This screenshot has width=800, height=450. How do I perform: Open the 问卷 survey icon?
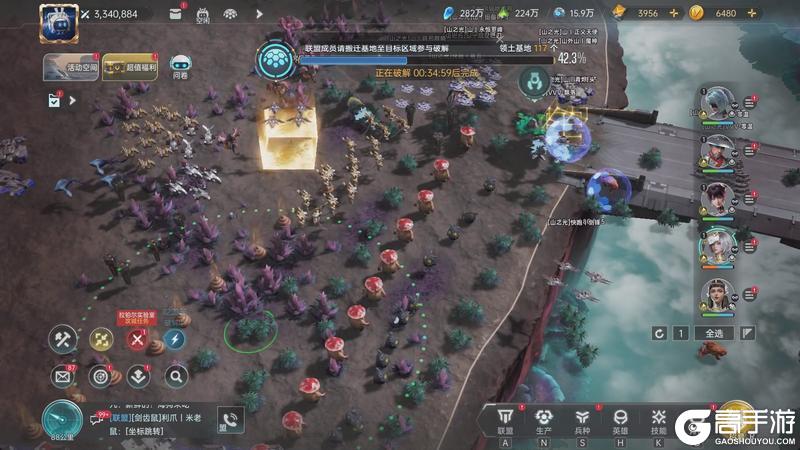tap(180, 64)
